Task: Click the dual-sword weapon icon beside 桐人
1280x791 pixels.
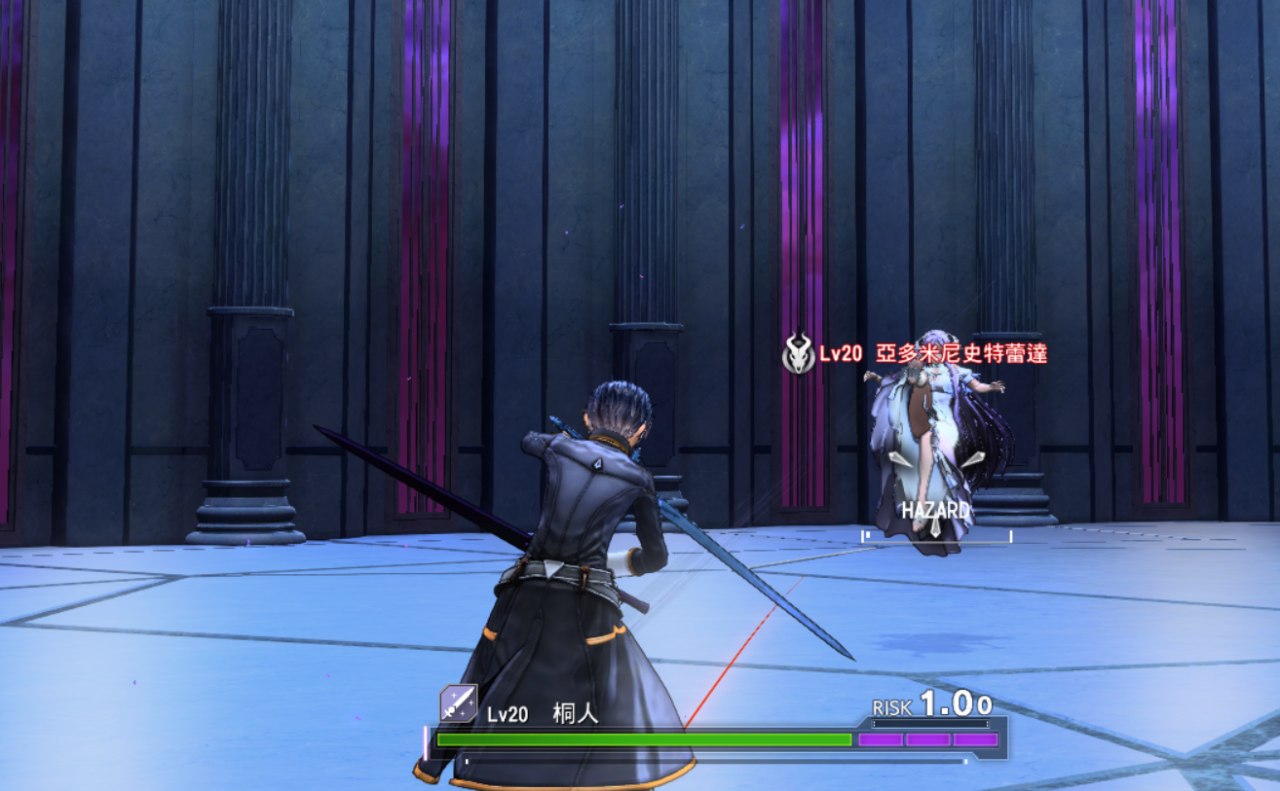Action: (x=458, y=703)
